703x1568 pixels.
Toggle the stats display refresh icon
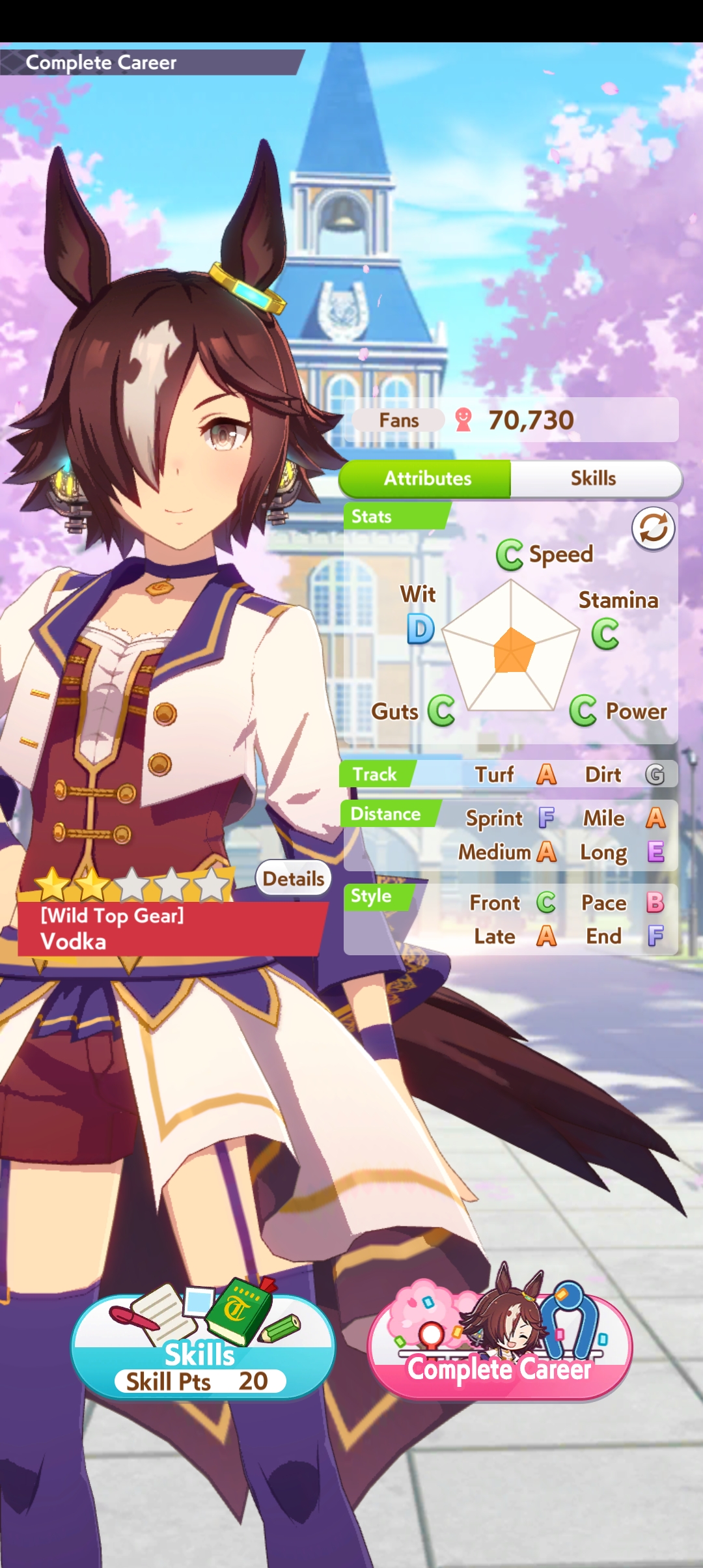653,528
